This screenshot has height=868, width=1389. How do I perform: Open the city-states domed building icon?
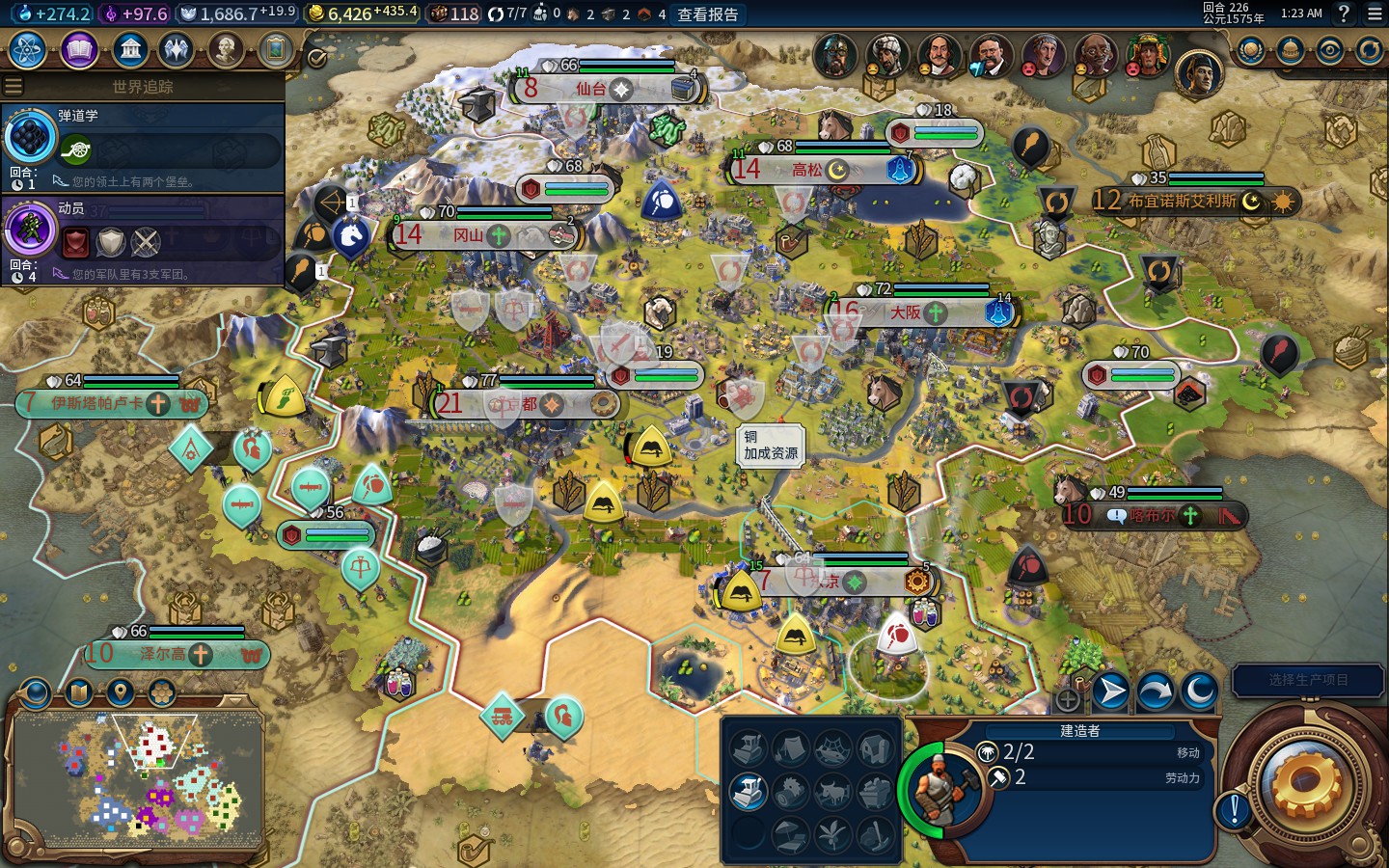pos(1290,50)
